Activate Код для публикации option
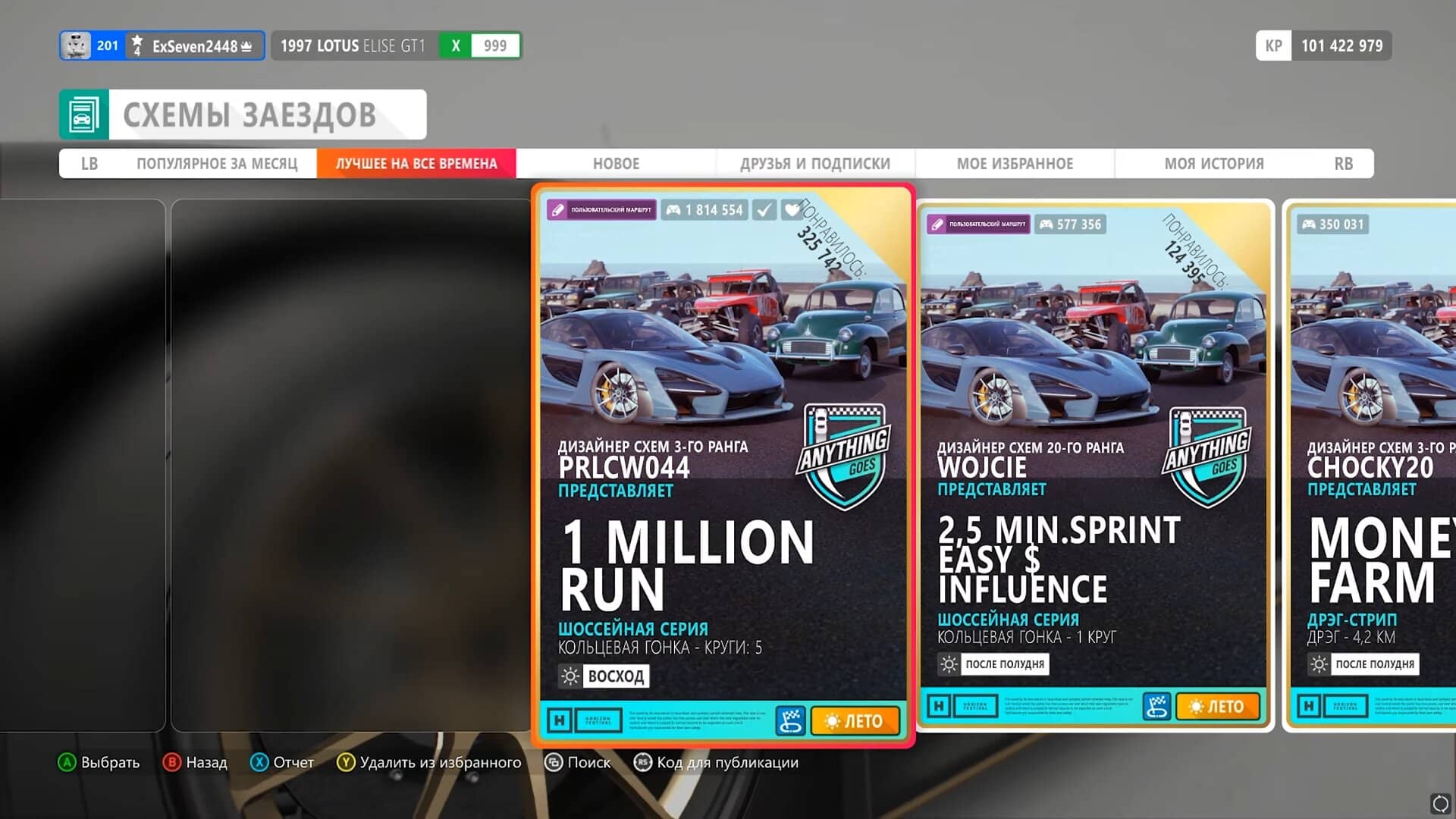 click(x=717, y=763)
